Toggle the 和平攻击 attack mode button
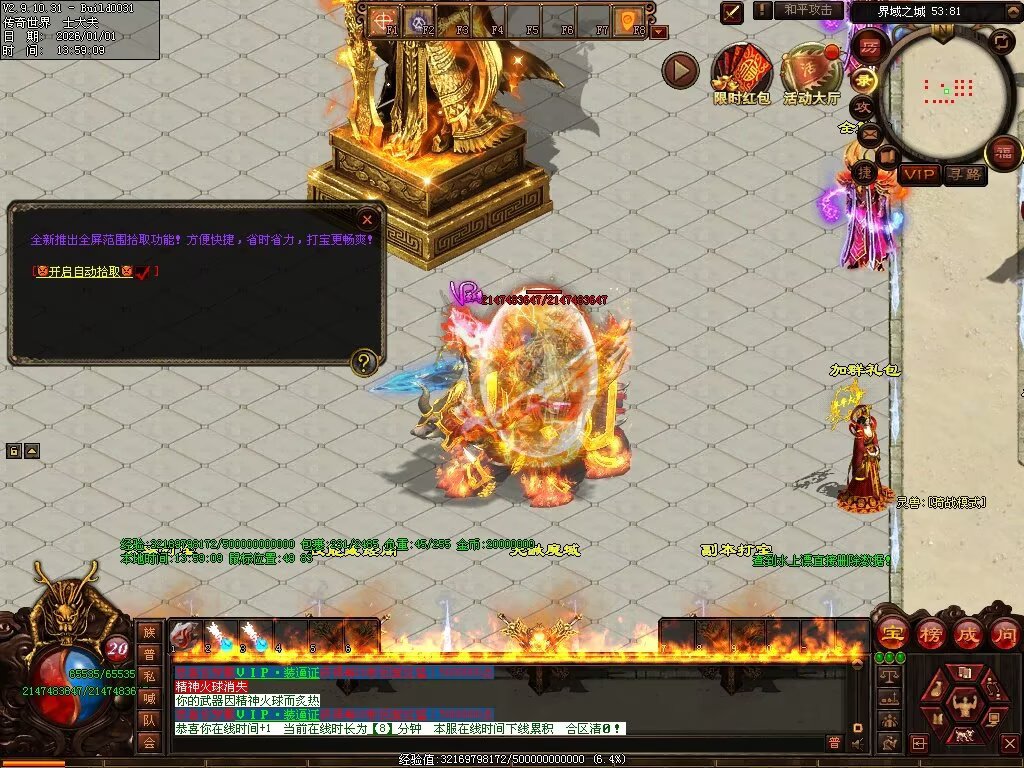The image size is (1024, 768). click(x=808, y=10)
